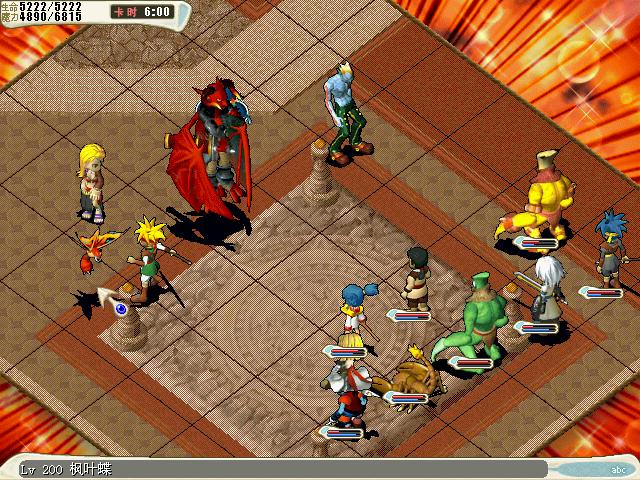The width and height of the screenshot is (640, 480).
Task: Select the green dragon pet ally
Action: tap(478, 318)
